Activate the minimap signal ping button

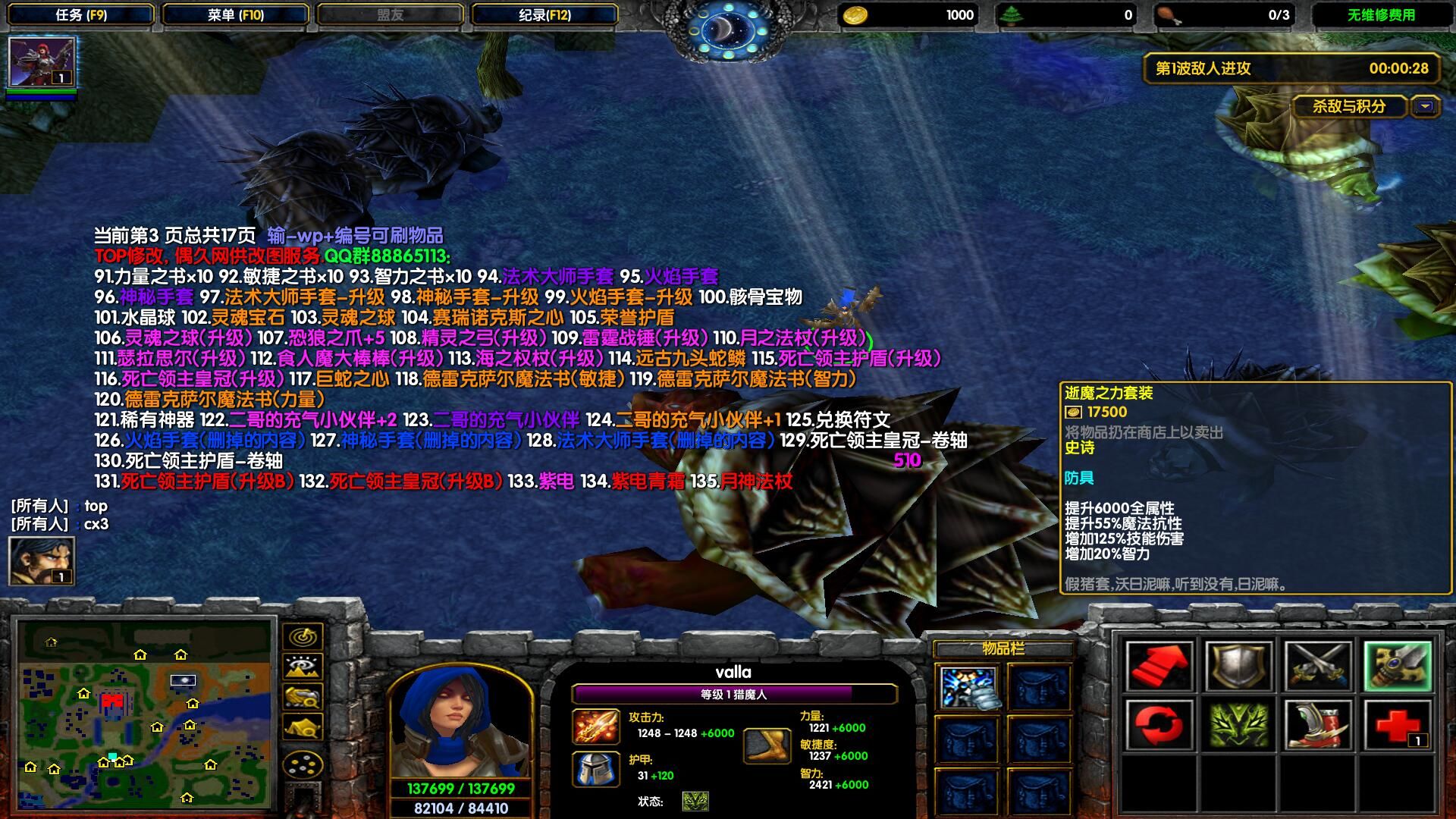pyautogui.click(x=303, y=637)
